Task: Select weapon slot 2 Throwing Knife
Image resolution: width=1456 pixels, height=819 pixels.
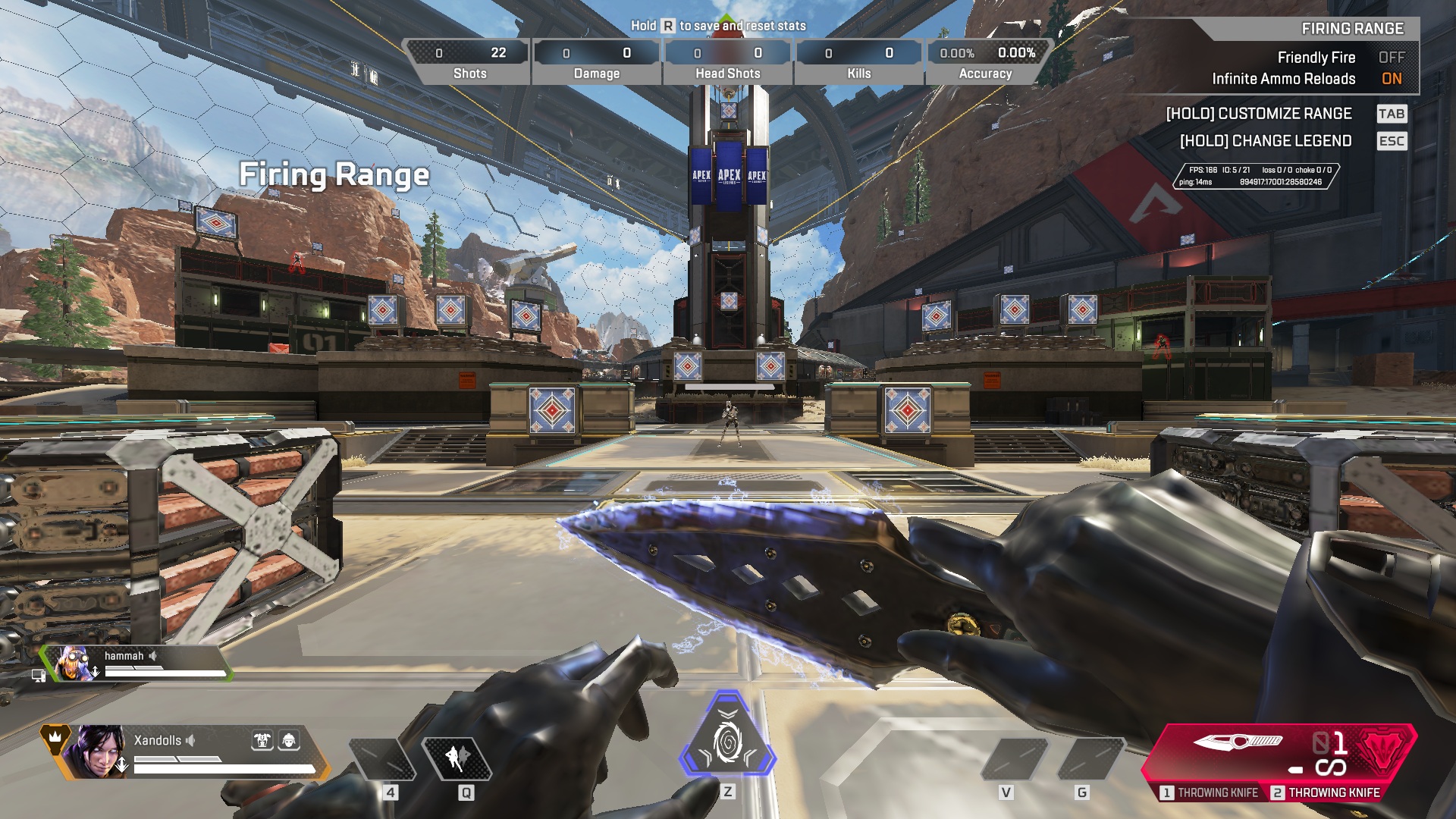Action: 1326,792
